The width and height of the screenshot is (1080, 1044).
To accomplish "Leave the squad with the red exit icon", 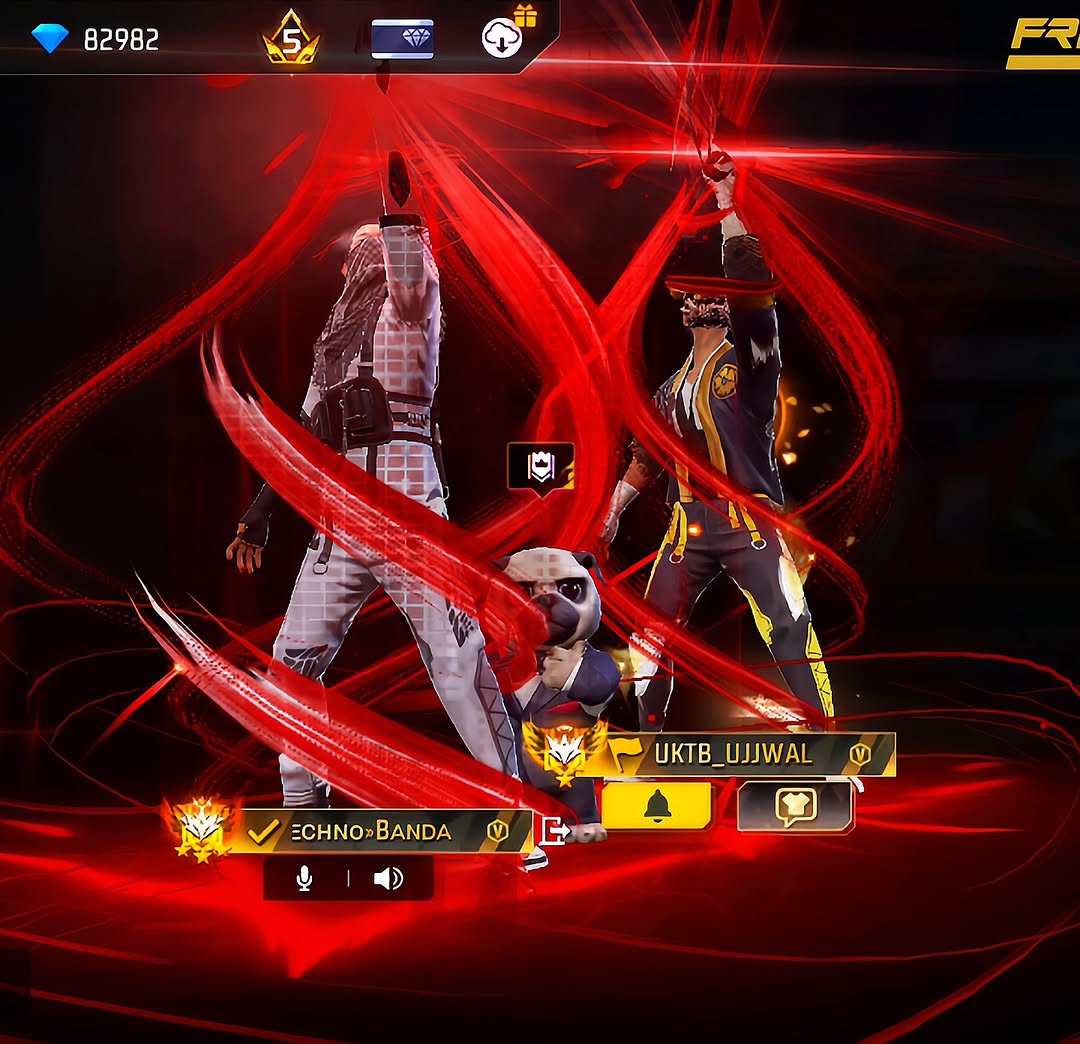I will tap(553, 830).
